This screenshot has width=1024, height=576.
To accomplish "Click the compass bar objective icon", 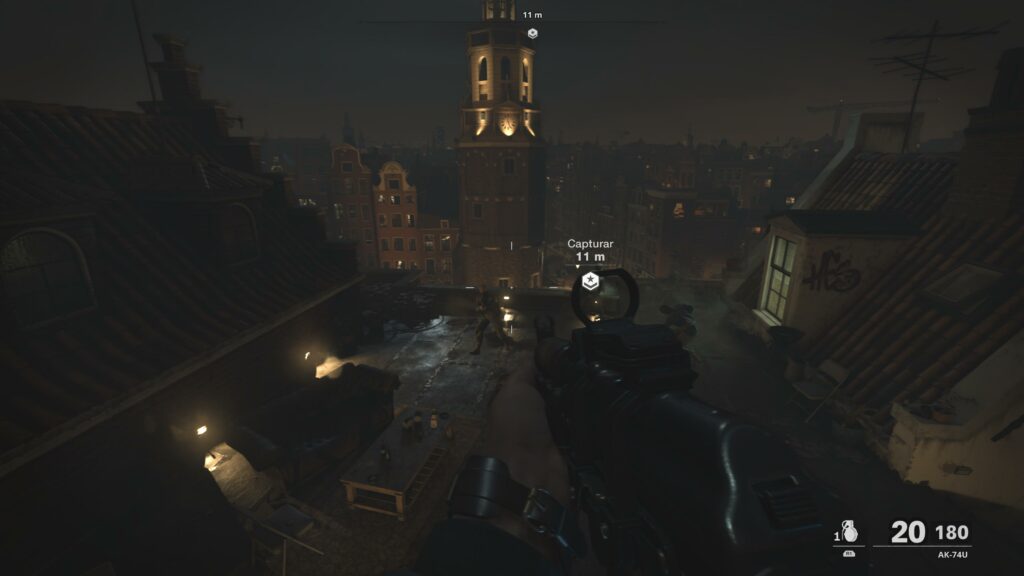I will (532, 33).
